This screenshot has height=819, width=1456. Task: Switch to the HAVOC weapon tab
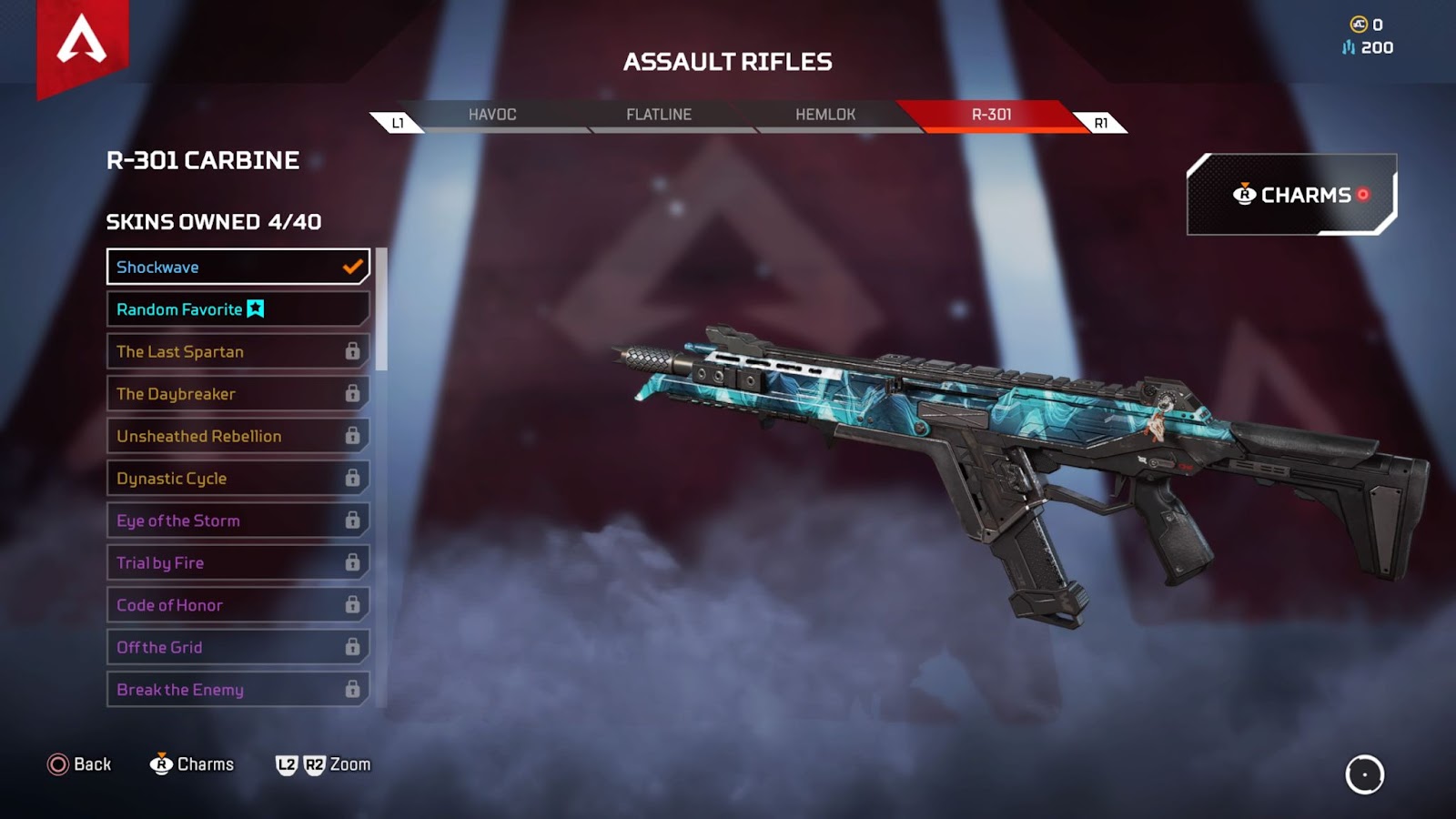pyautogui.click(x=492, y=115)
